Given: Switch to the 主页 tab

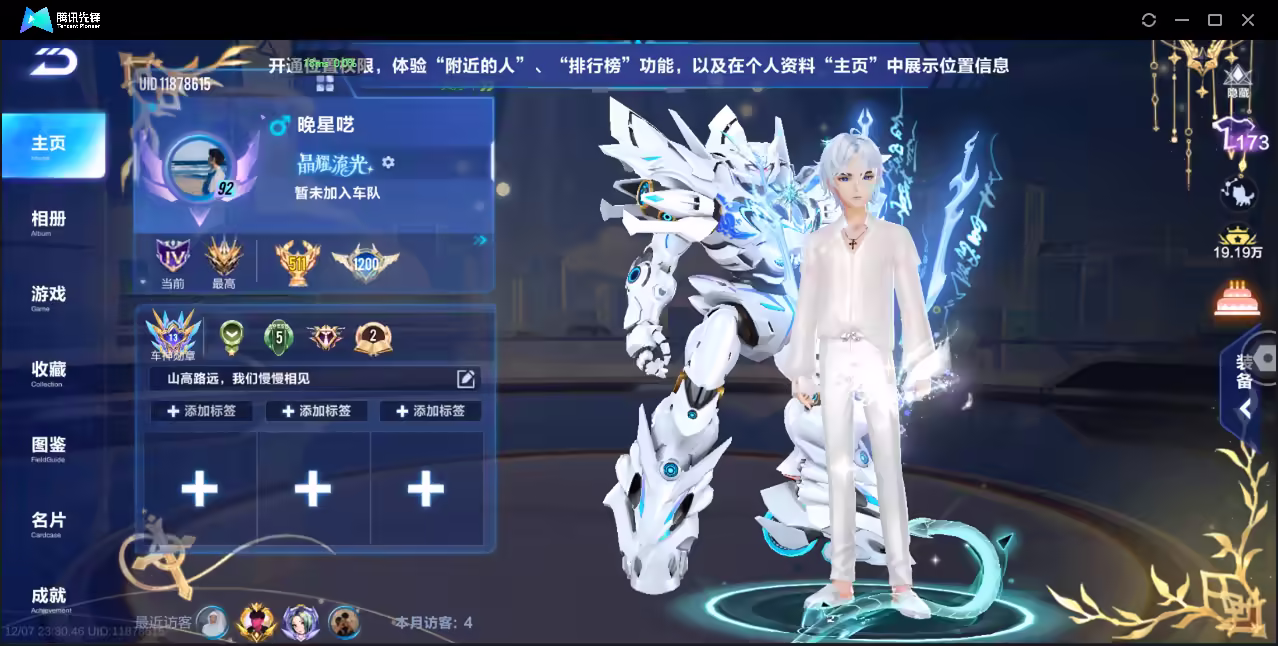Looking at the screenshot, I should point(50,145).
